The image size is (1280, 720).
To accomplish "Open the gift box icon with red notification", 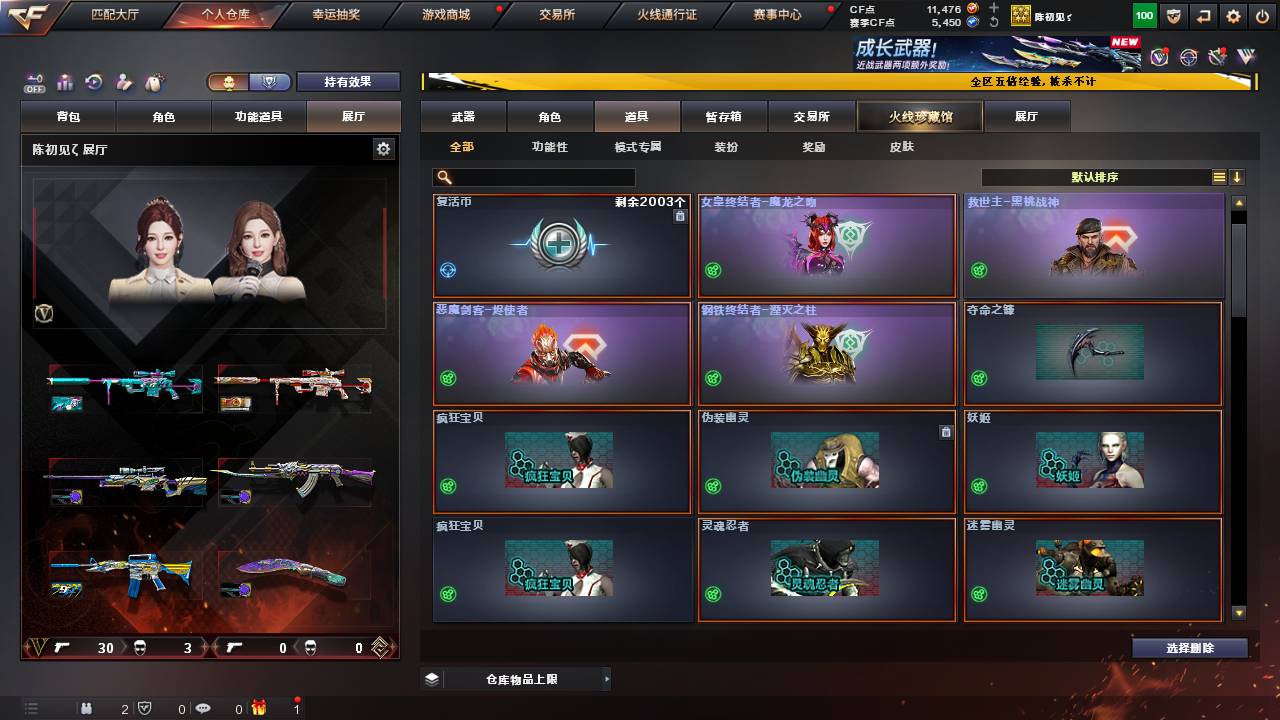I will pyautogui.click(x=258, y=706).
